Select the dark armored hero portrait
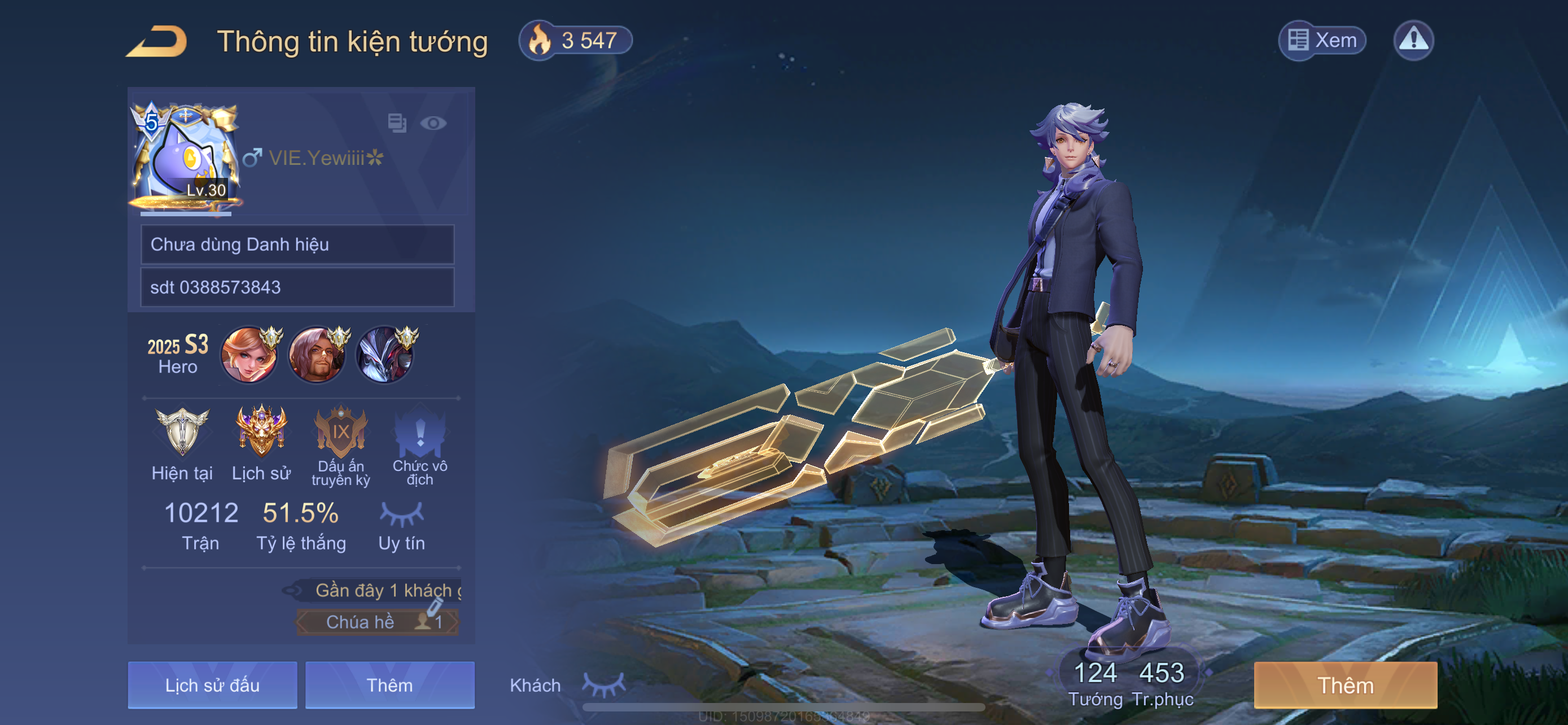This screenshot has height=725, width=1568. tap(386, 355)
